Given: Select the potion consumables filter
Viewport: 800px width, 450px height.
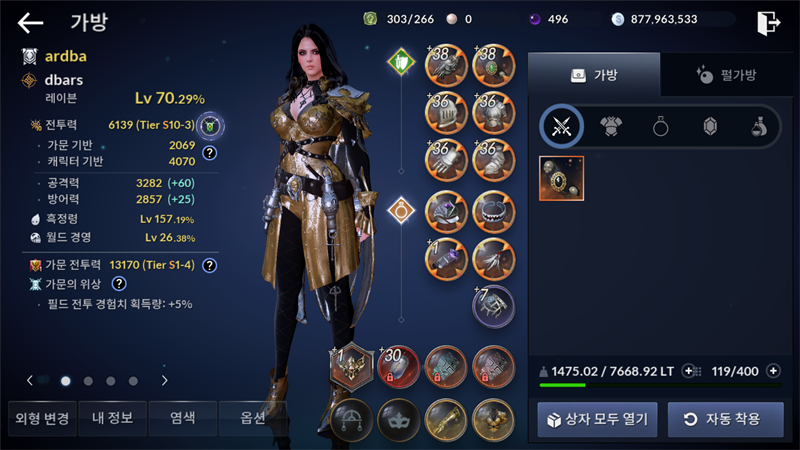Looking at the screenshot, I should pyautogui.click(x=758, y=126).
